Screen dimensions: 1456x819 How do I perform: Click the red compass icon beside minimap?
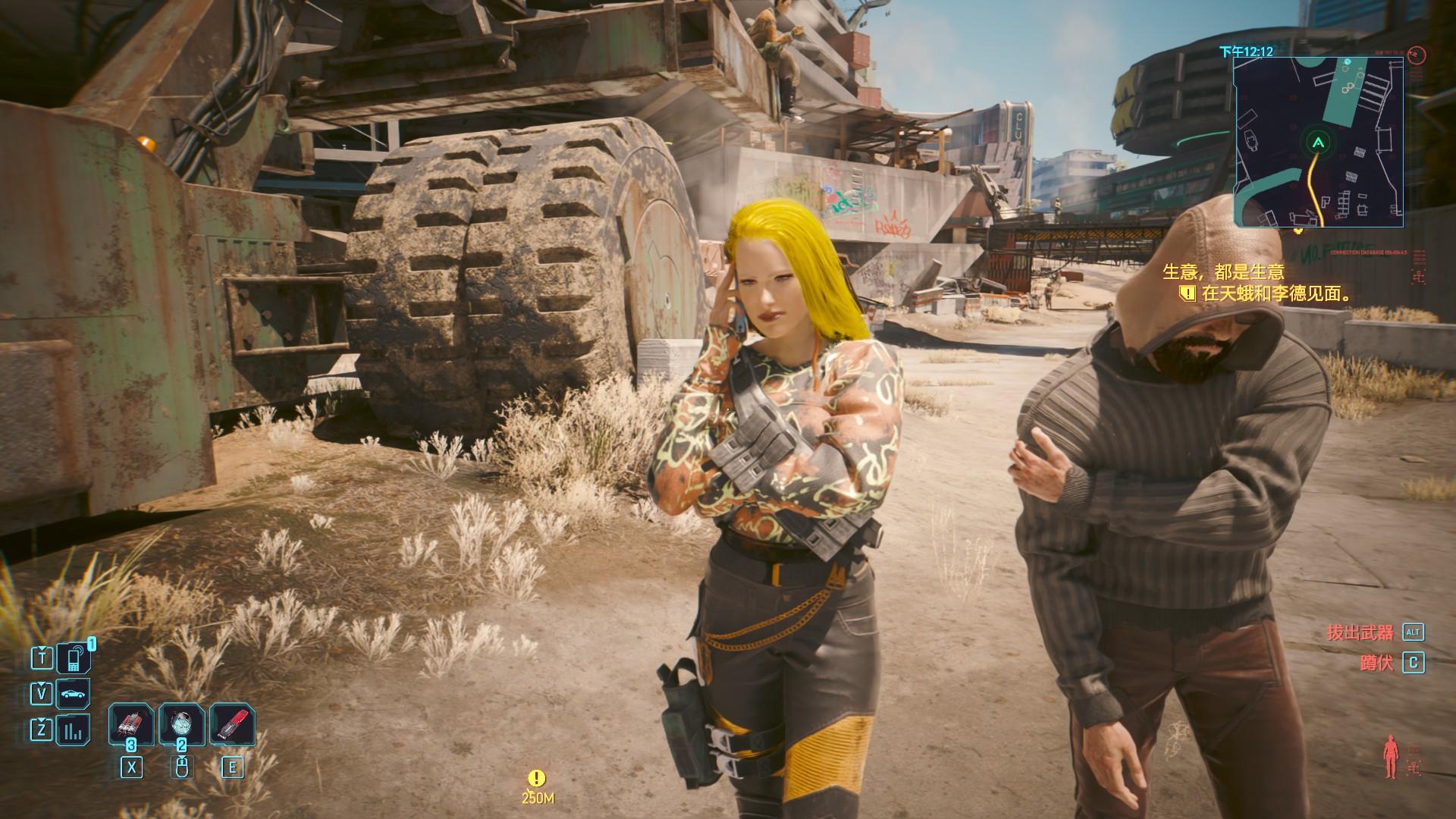[1416, 55]
